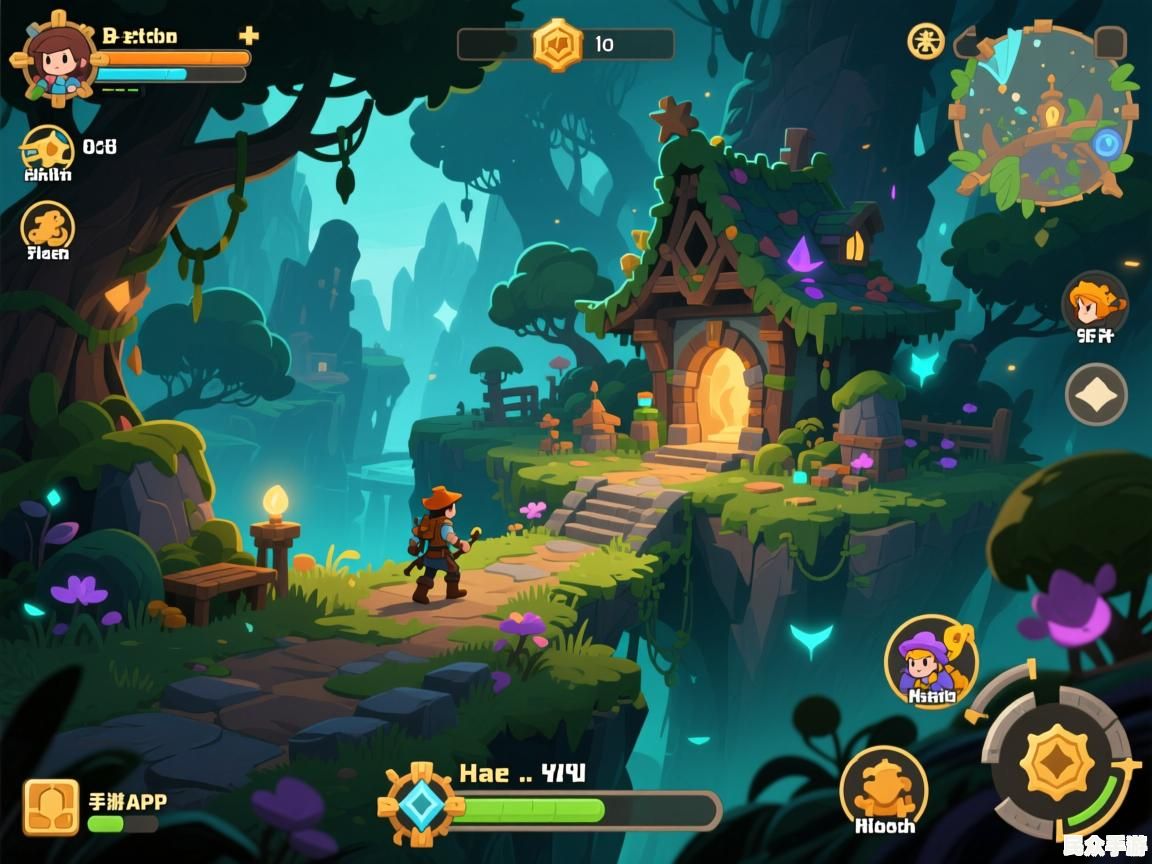Viewport: 1152px width, 864px height.
Task: Select the purple-hat wizard portrait
Action: pyautogui.click(x=930, y=661)
